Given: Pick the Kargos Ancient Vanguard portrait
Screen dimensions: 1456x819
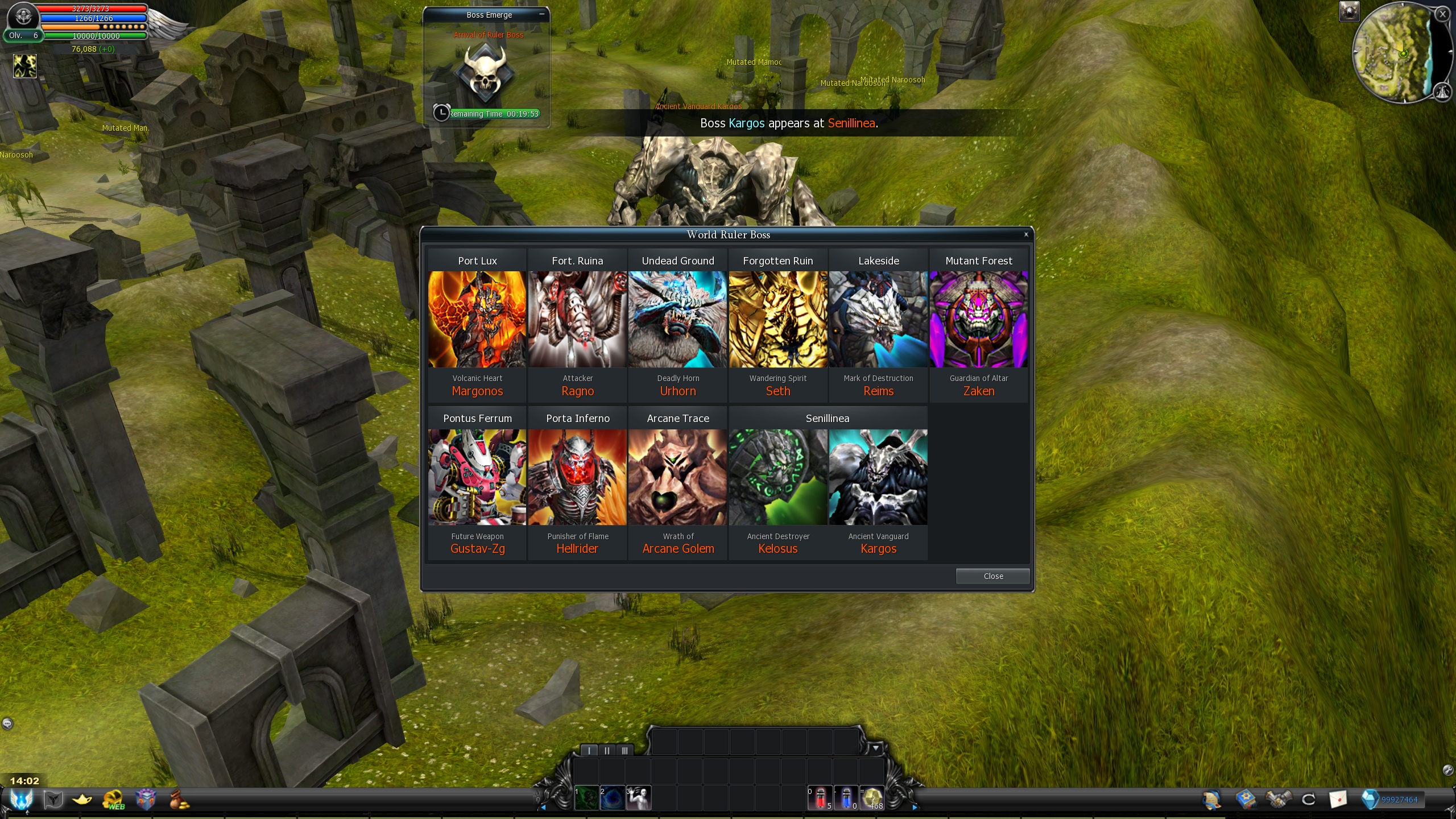Looking at the screenshot, I should pyautogui.click(x=878, y=477).
